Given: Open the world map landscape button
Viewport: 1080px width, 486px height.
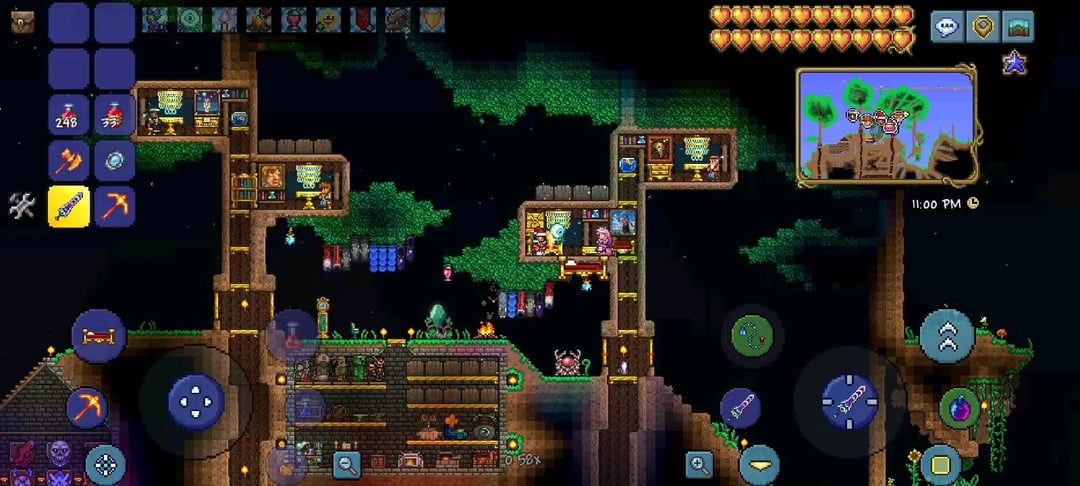Looking at the screenshot, I should click(x=1018, y=27).
